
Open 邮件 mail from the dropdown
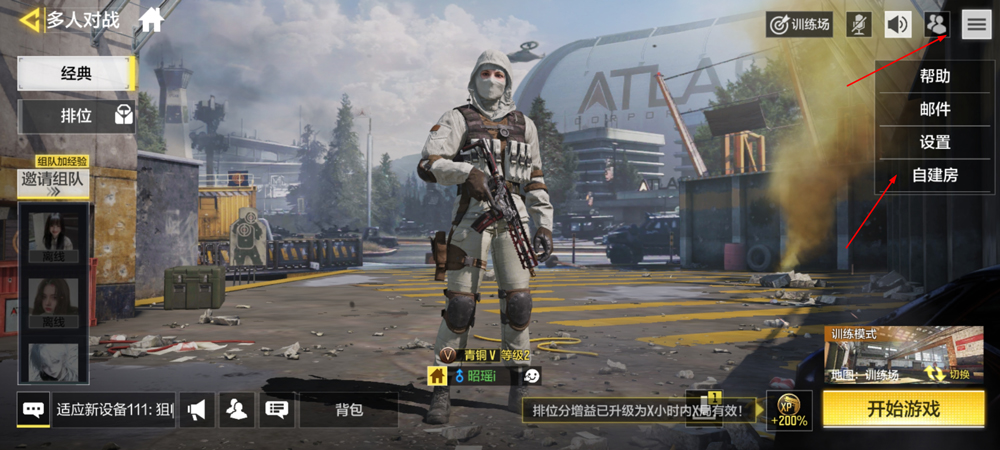tap(934, 109)
